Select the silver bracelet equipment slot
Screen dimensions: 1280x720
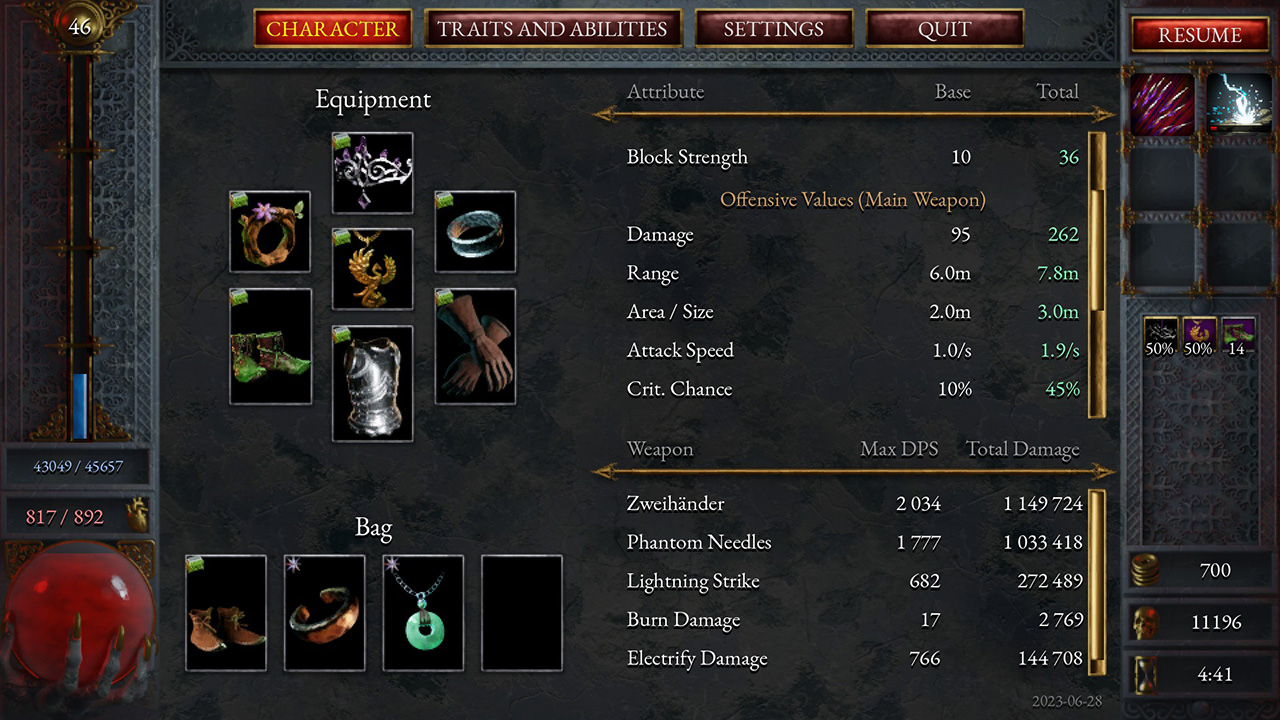point(475,231)
